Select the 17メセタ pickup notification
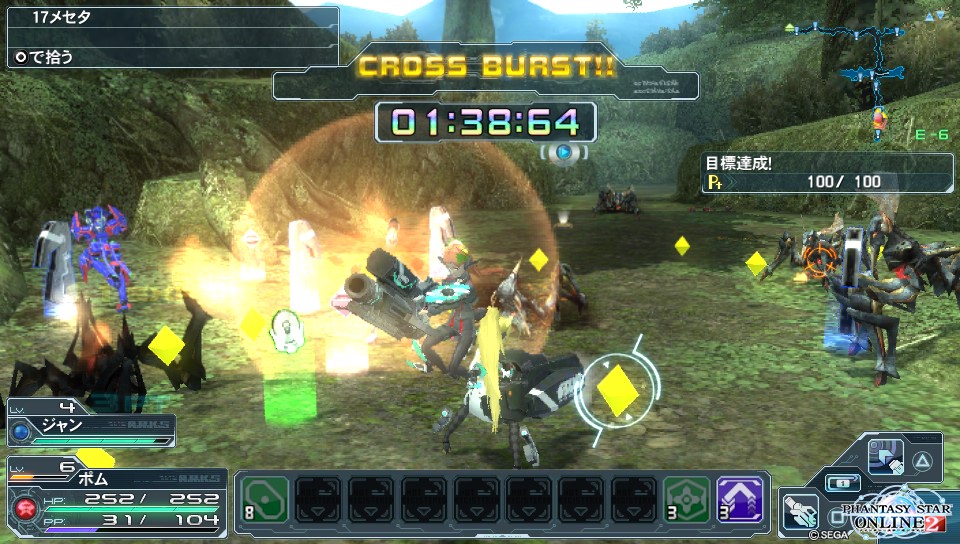 coord(170,18)
